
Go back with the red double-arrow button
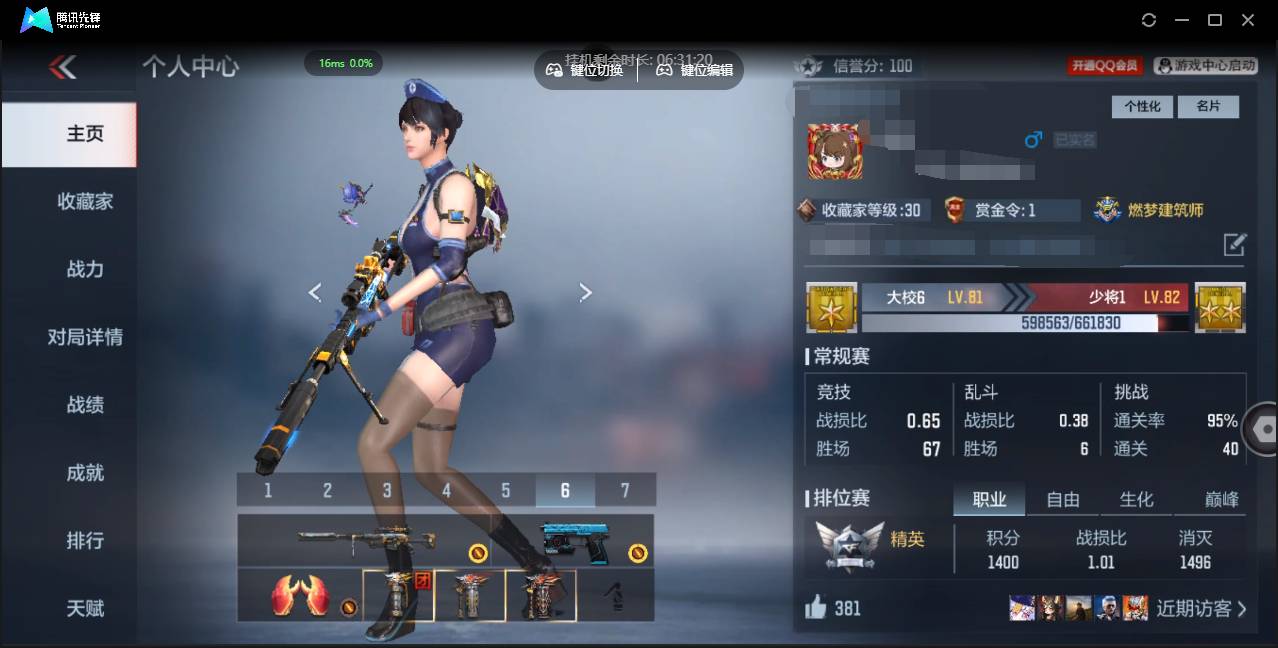(63, 67)
